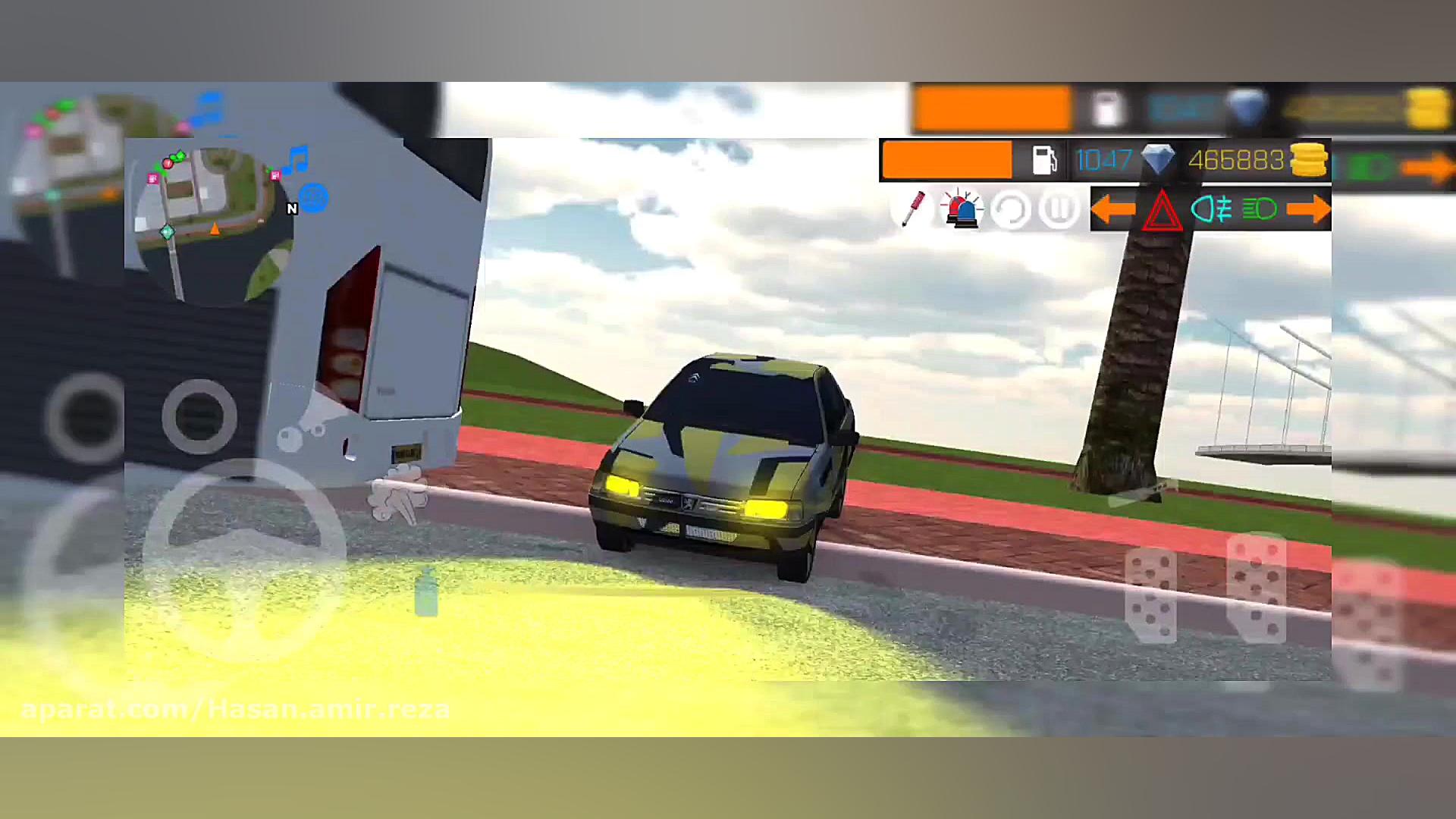The image size is (1456, 819).
Task: Toggle the green headlight icon
Action: [x=1260, y=209]
